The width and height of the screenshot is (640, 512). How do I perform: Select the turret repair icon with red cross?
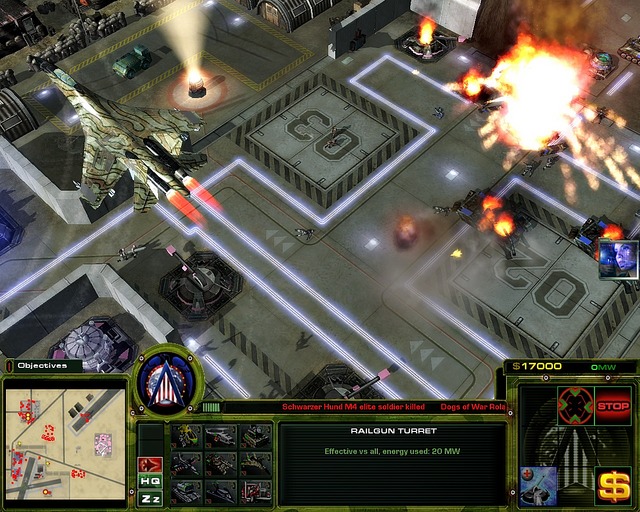click(x=538, y=482)
